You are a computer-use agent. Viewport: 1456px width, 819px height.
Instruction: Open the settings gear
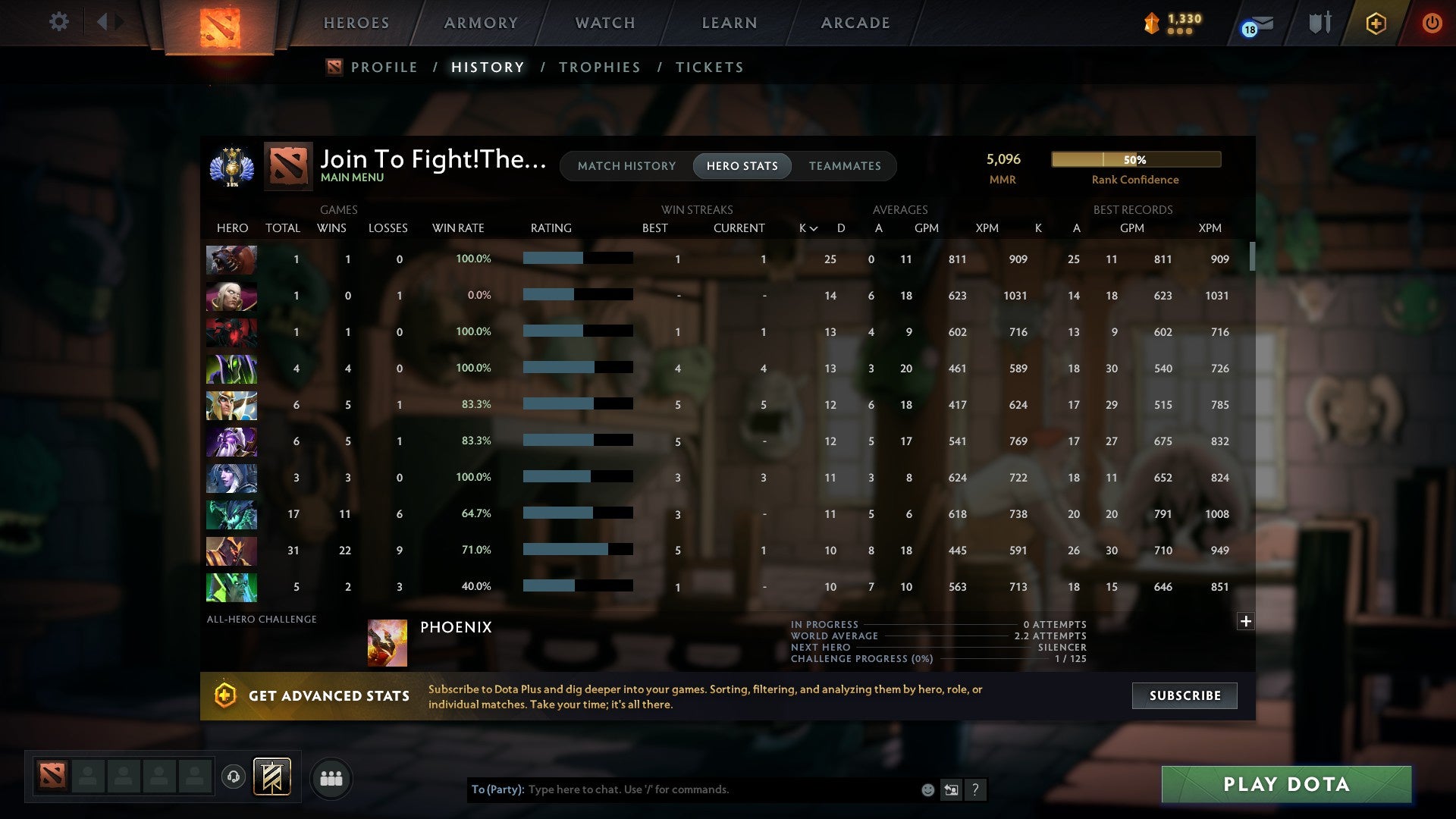click(x=58, y=22)
